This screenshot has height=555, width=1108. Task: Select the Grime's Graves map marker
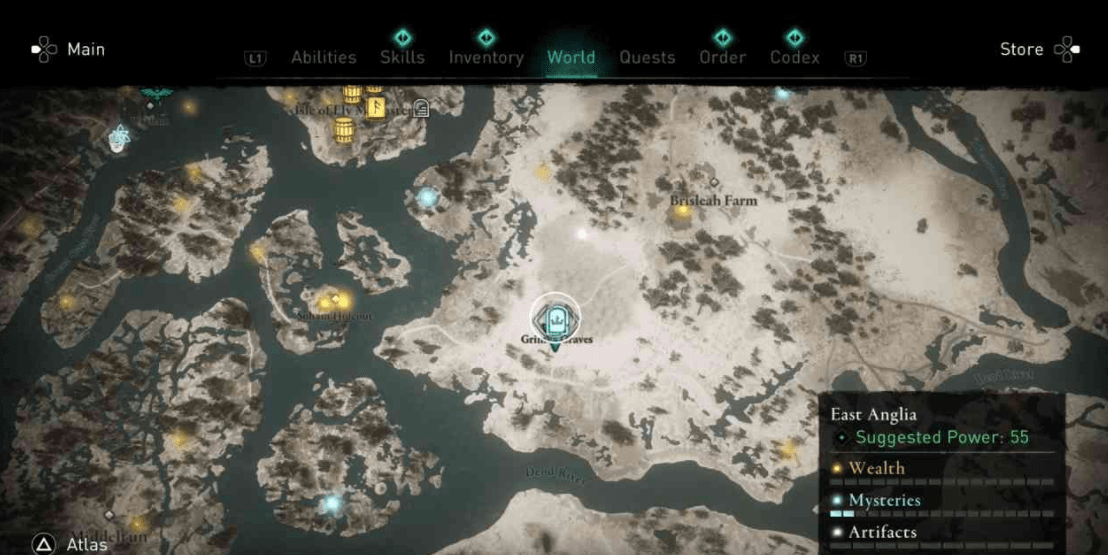553,318
